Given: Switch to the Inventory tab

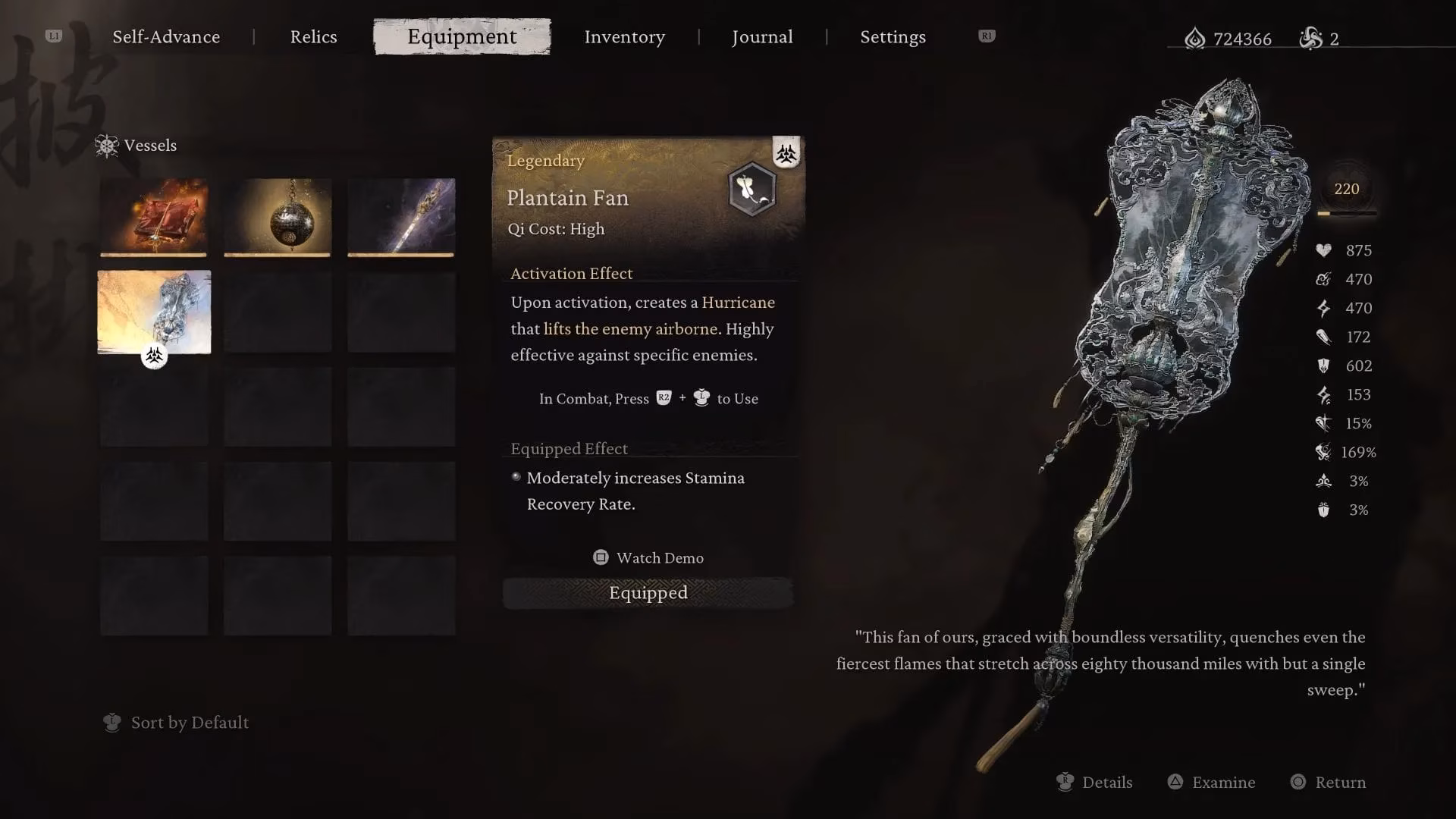Looking at the screenshot, I should (x=624, y=36).
